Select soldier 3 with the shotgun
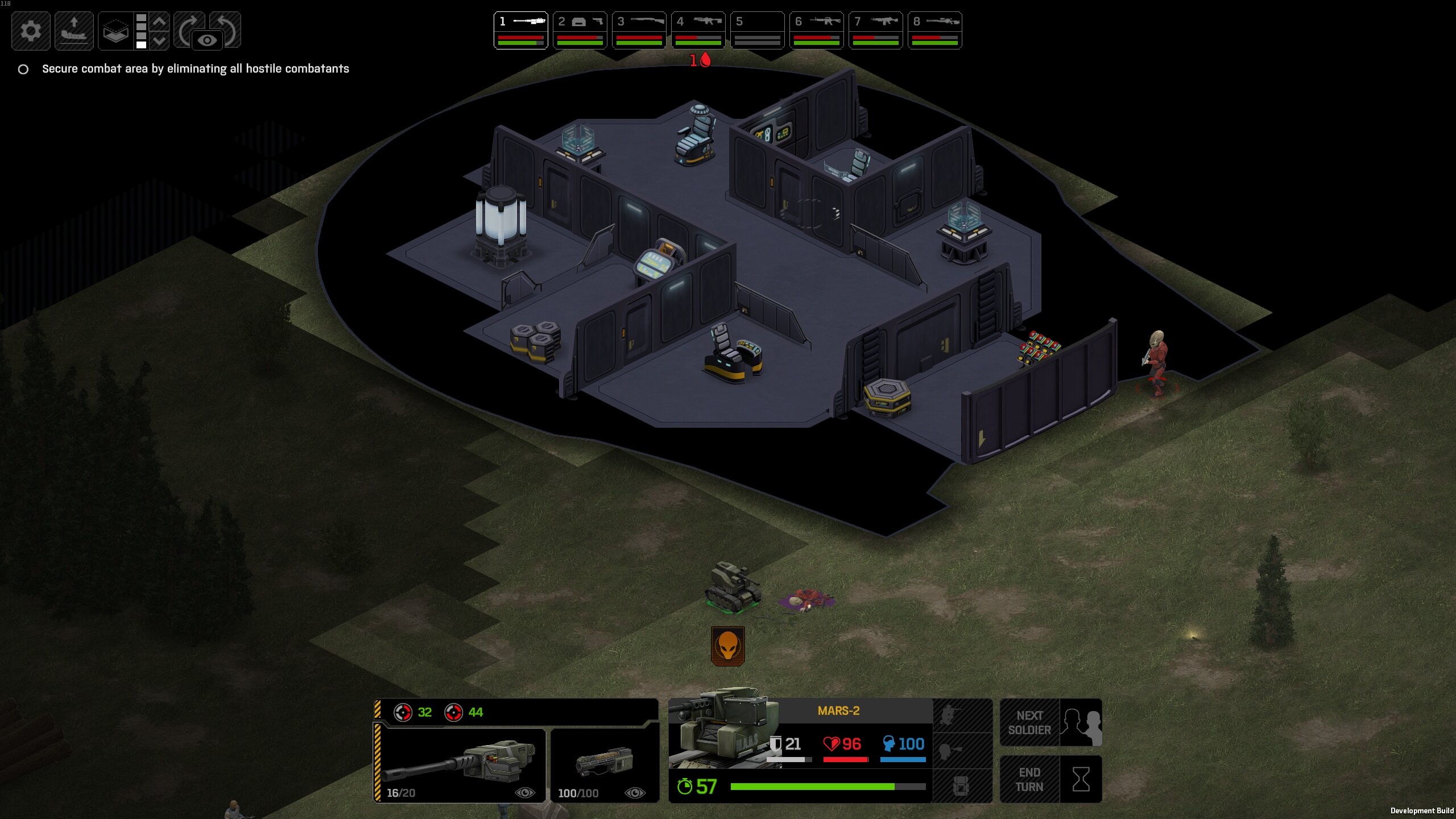 639,30
